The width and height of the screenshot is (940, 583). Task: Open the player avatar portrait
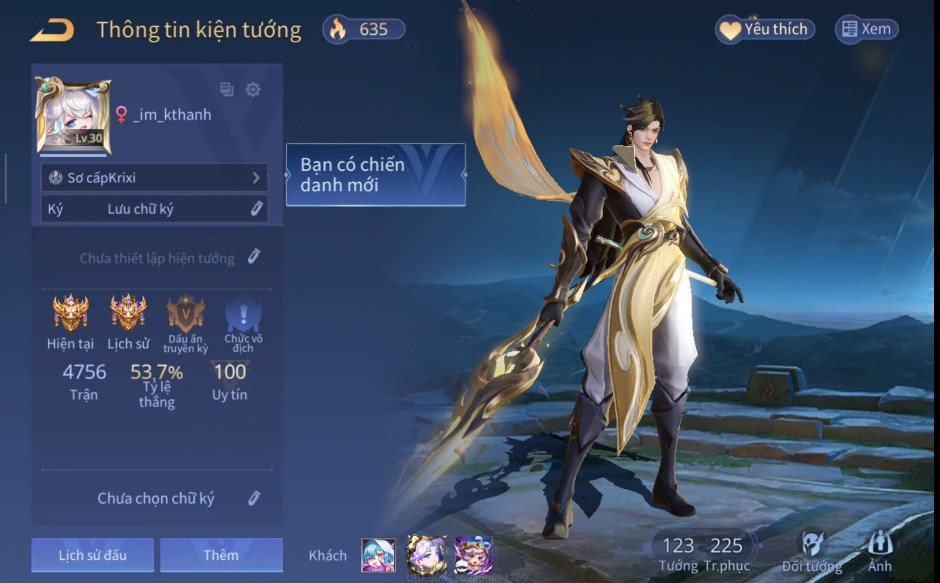pyautogui.click(x=73, y=117)
